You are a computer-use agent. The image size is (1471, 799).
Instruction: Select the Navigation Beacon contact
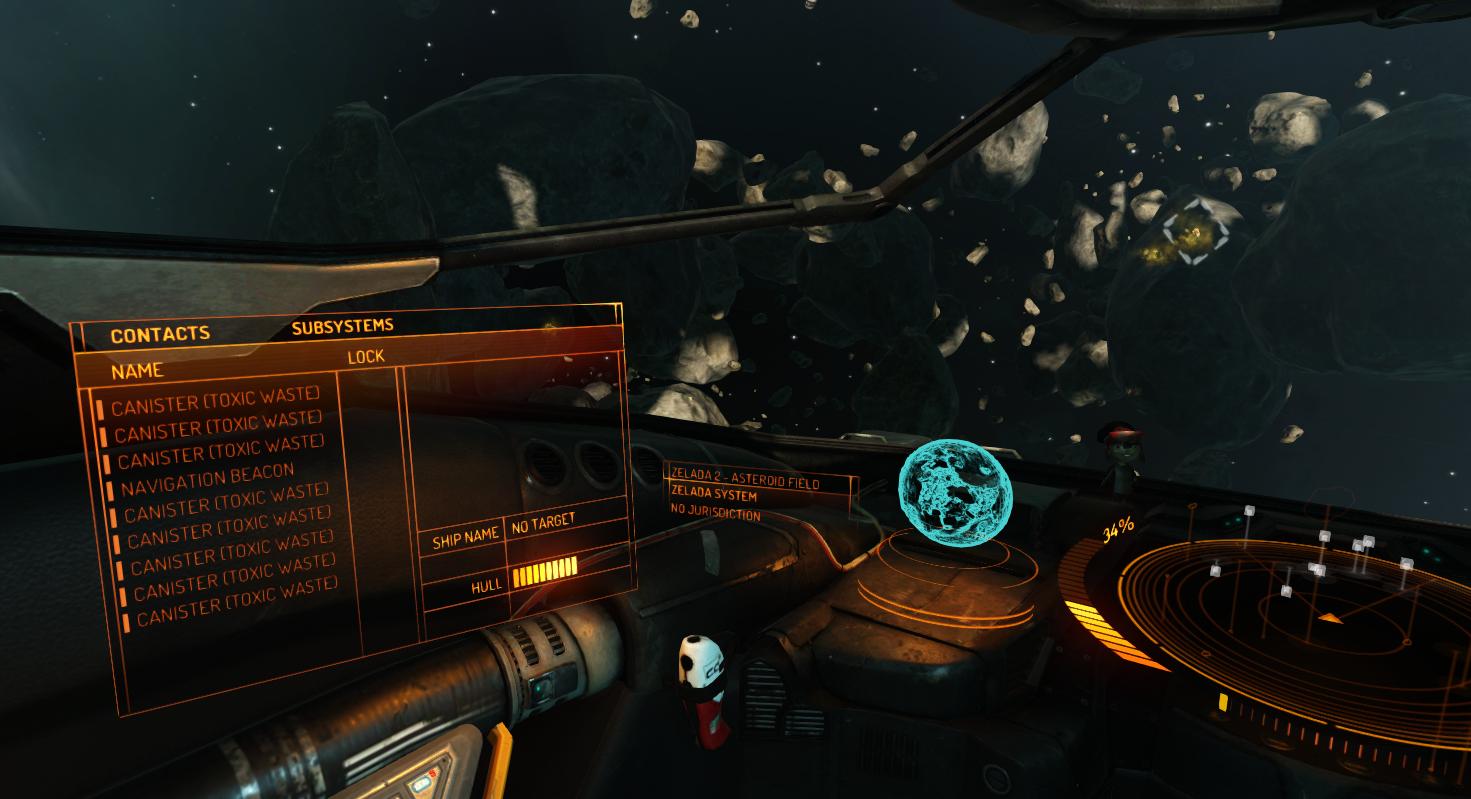click(208, 480)
